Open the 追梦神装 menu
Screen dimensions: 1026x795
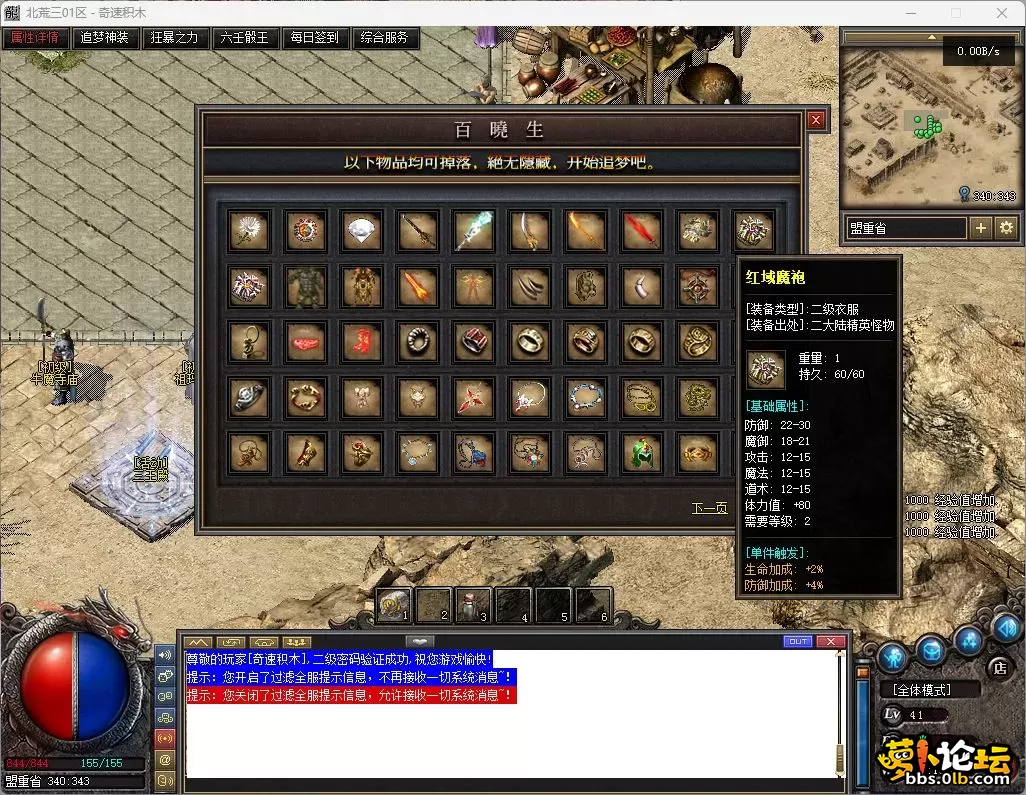[105, 38]
